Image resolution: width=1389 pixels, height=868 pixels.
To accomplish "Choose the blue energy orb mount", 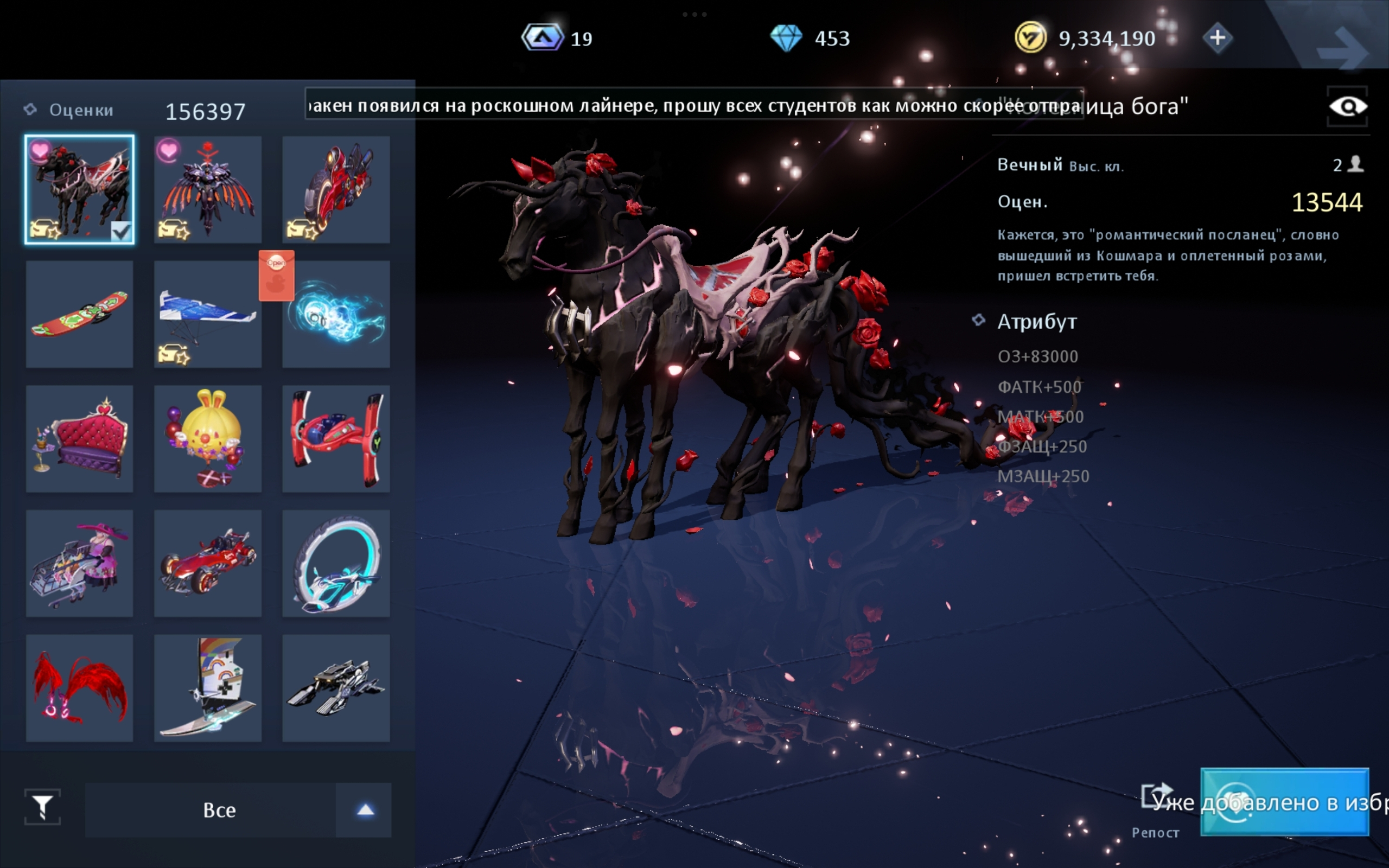I will [336, 314].
